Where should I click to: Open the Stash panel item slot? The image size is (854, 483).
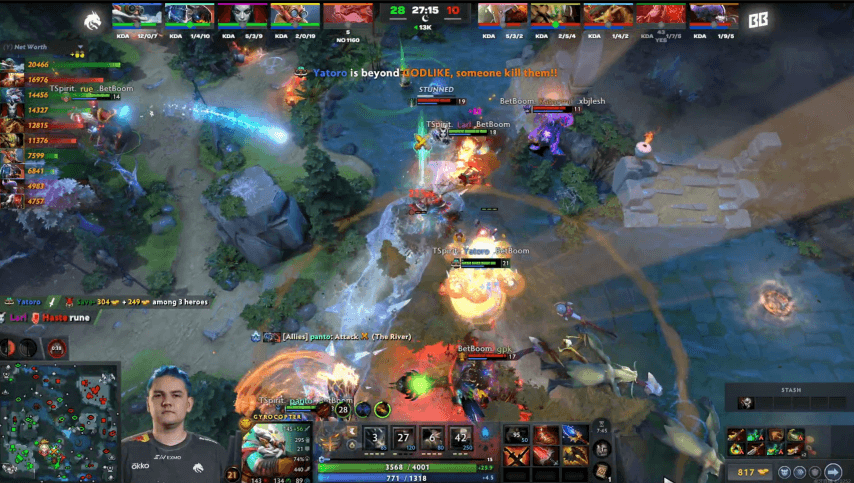click(x=746, y=403)
